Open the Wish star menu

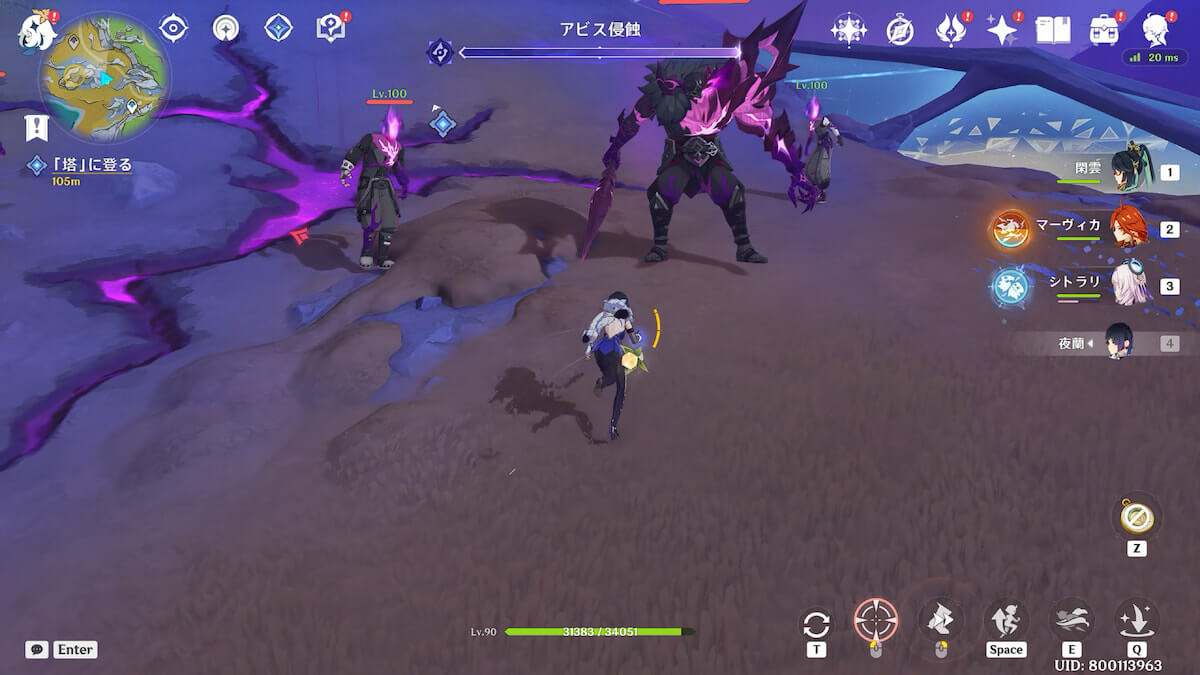click(848, 30)
